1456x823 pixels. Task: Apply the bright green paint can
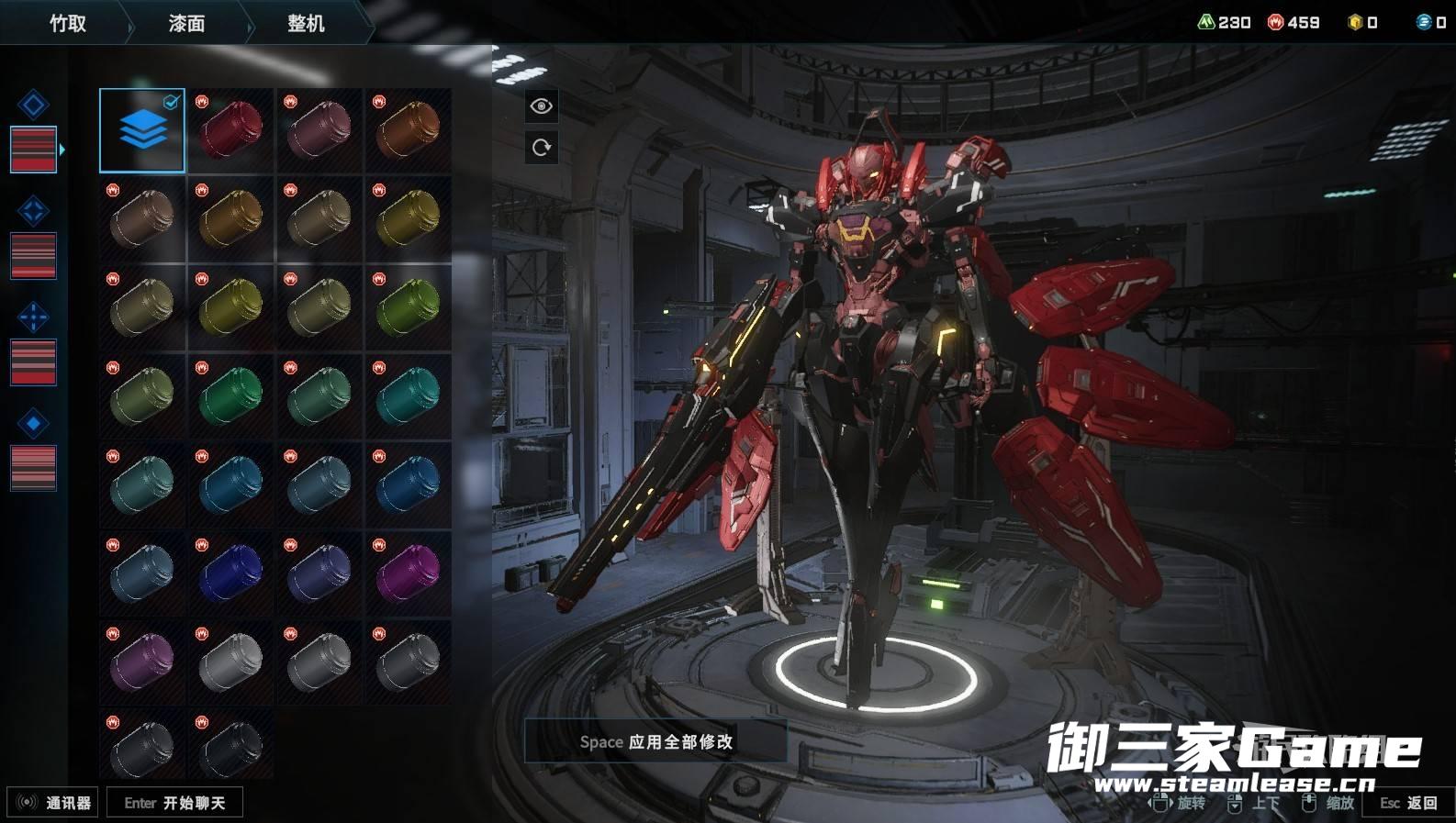(230, 396)
